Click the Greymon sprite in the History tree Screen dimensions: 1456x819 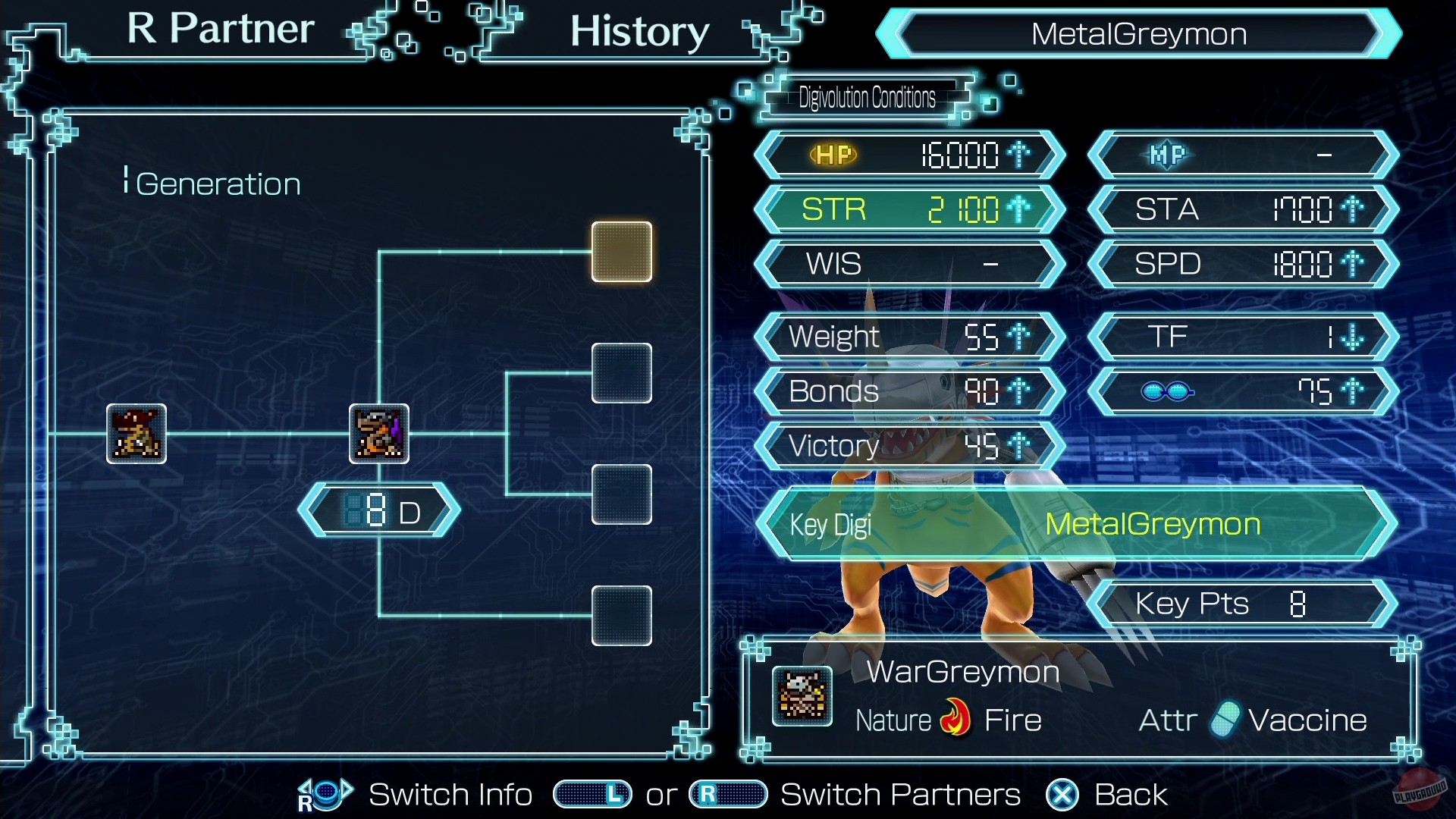pos(379,435)
